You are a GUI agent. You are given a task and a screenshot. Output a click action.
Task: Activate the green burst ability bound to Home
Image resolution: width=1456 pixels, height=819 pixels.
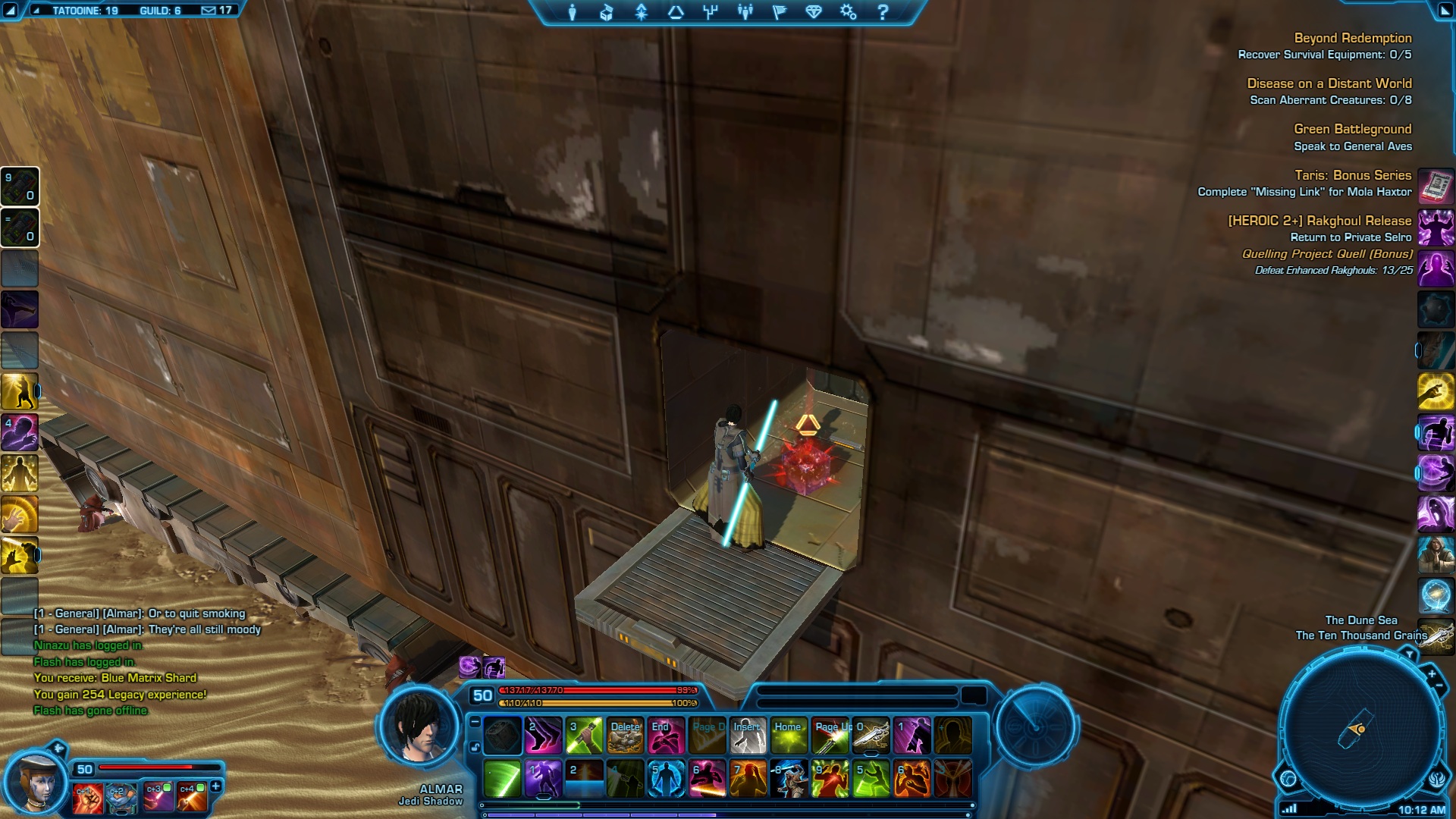point(789,736)
